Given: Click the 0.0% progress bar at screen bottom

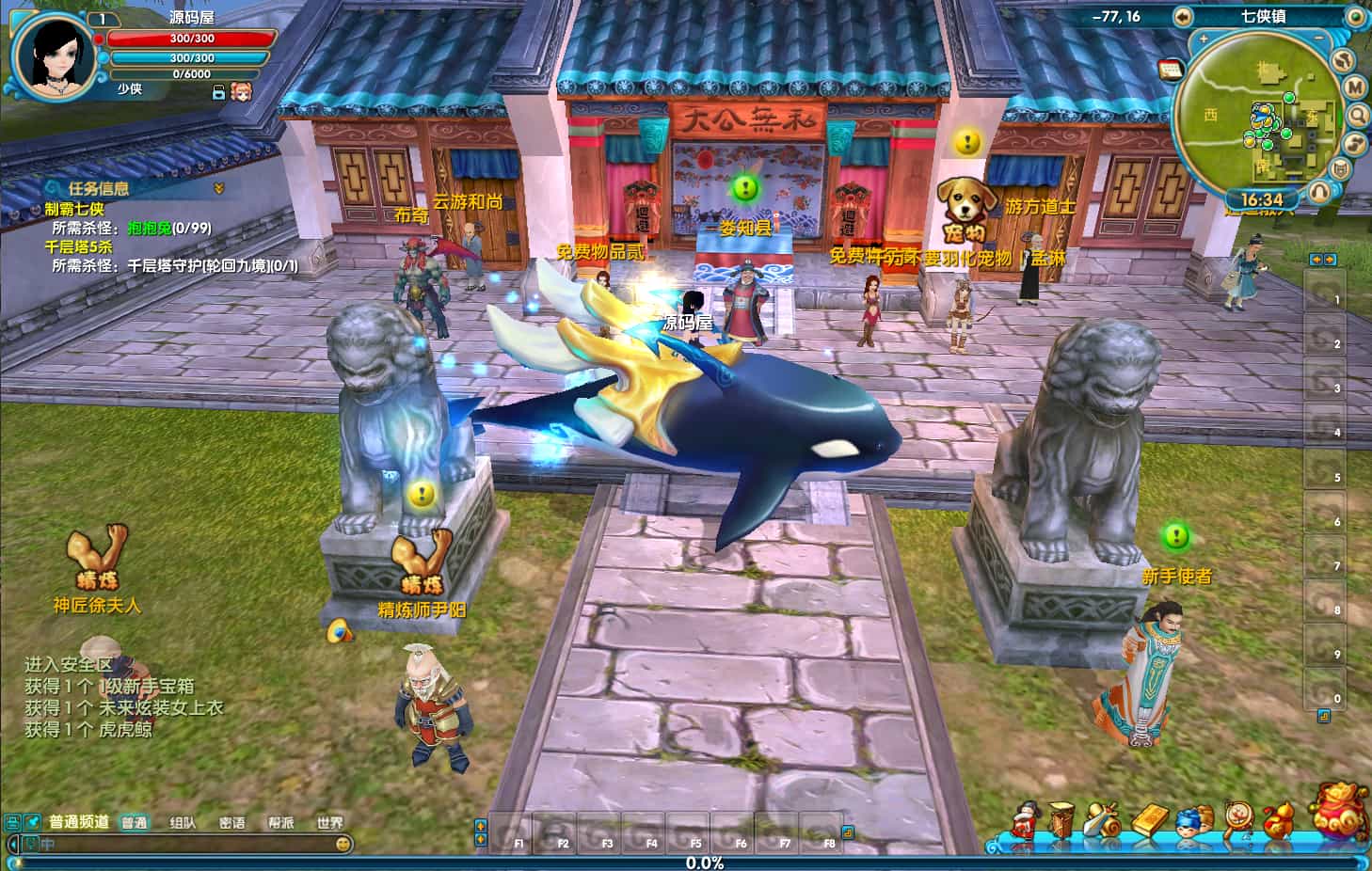Looking at the screenshot, I should click(x=686, y=861).
